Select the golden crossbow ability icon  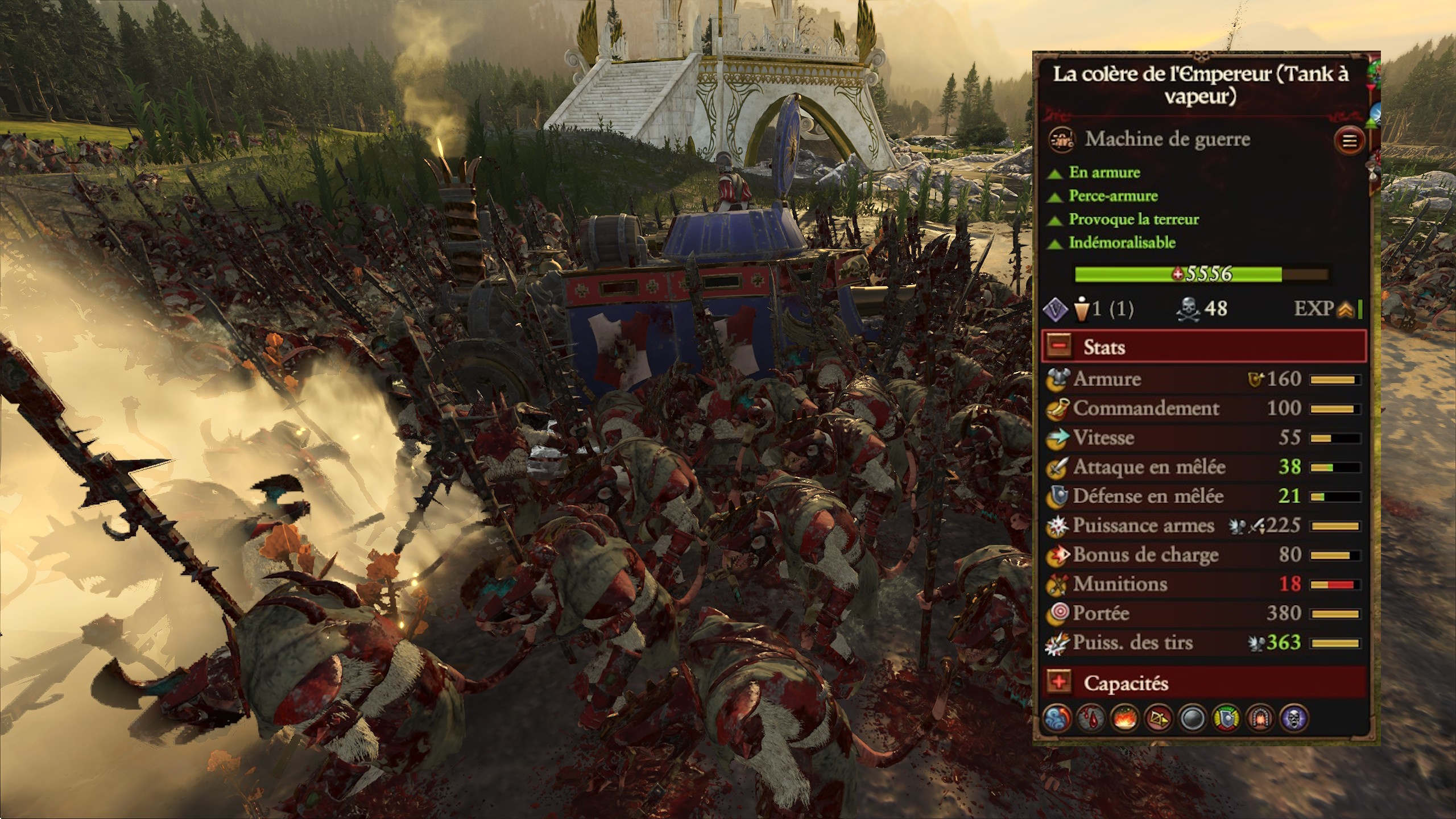1159,718
